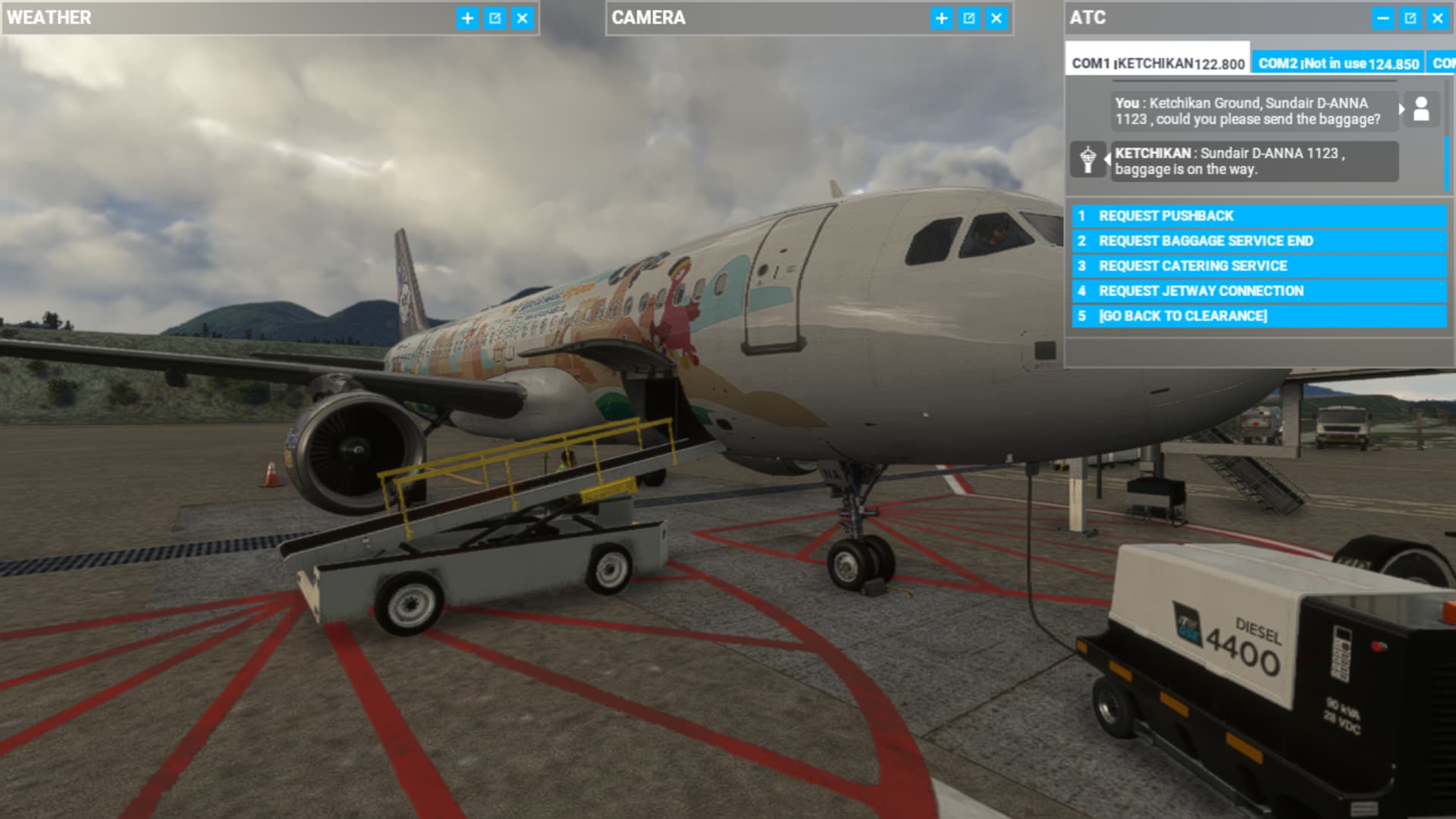The image size is (1456, 819).
Task: Add a new Camera window via the plus icon
Action: 940,19
